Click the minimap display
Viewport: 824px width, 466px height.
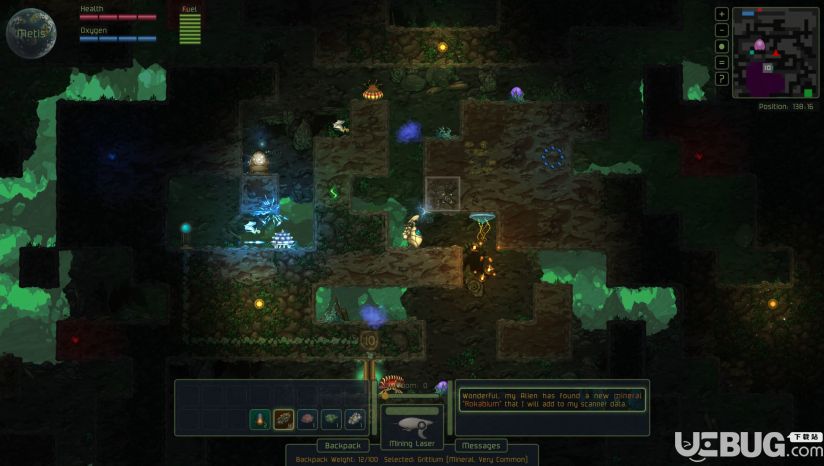[x=775, y=52]
